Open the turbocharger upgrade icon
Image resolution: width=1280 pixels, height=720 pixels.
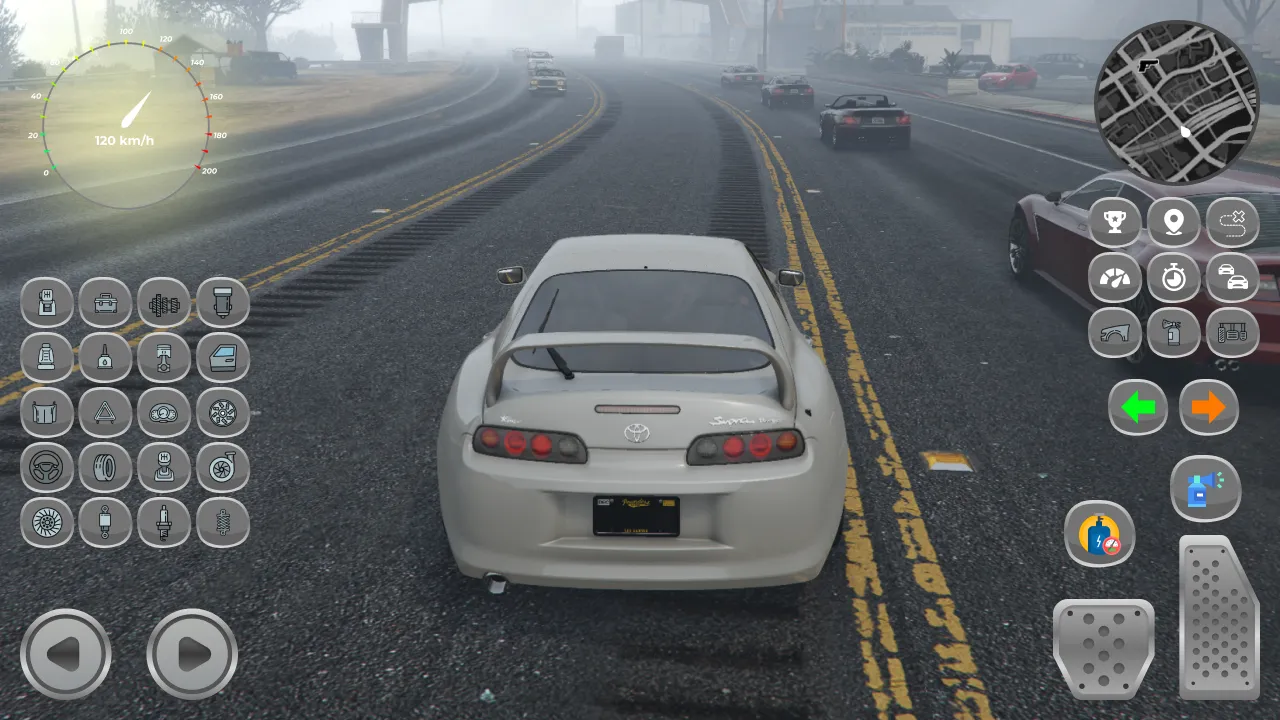pyautogui.click(x=222, y=469)
